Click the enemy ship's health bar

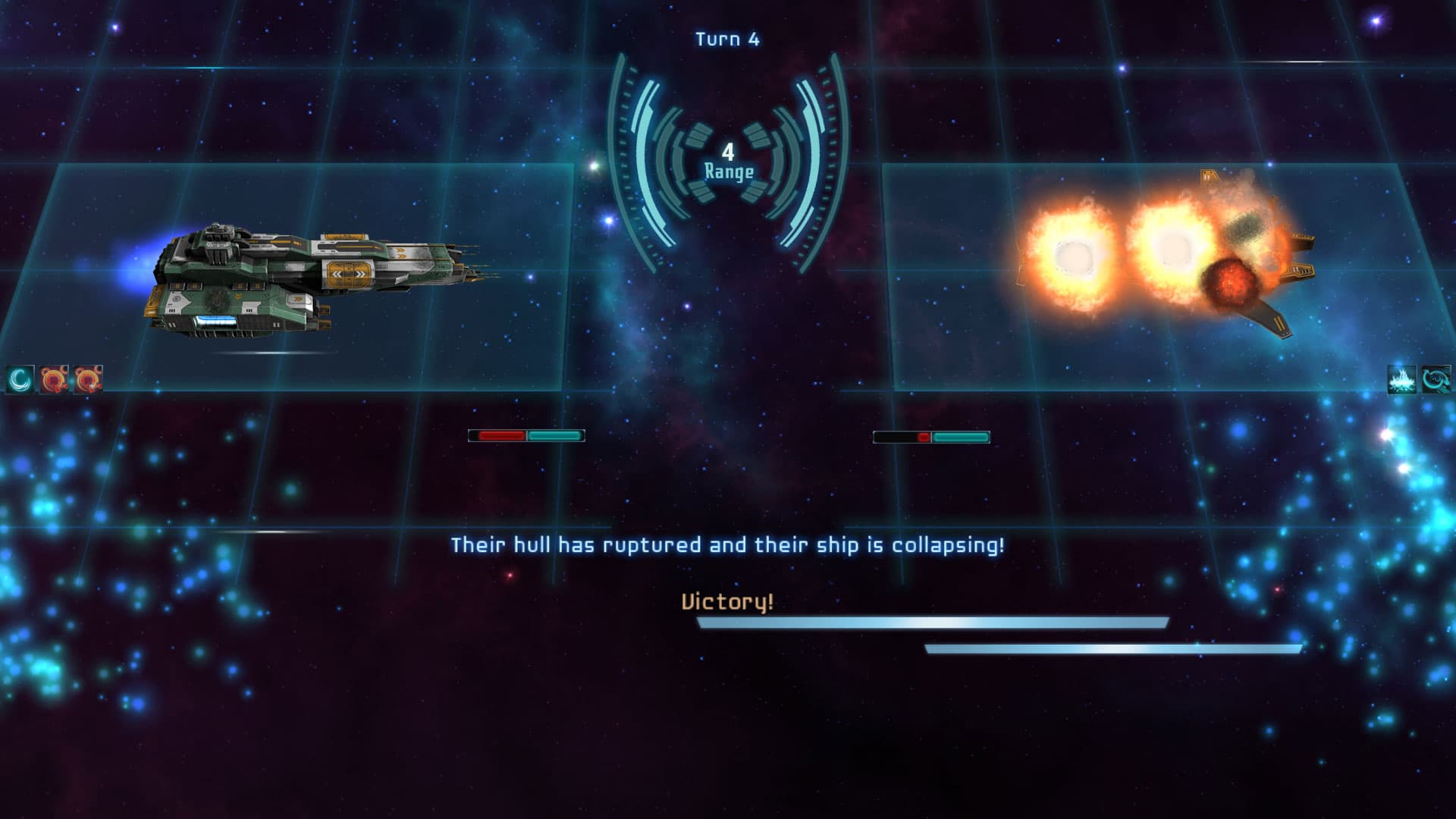[931, 436]
